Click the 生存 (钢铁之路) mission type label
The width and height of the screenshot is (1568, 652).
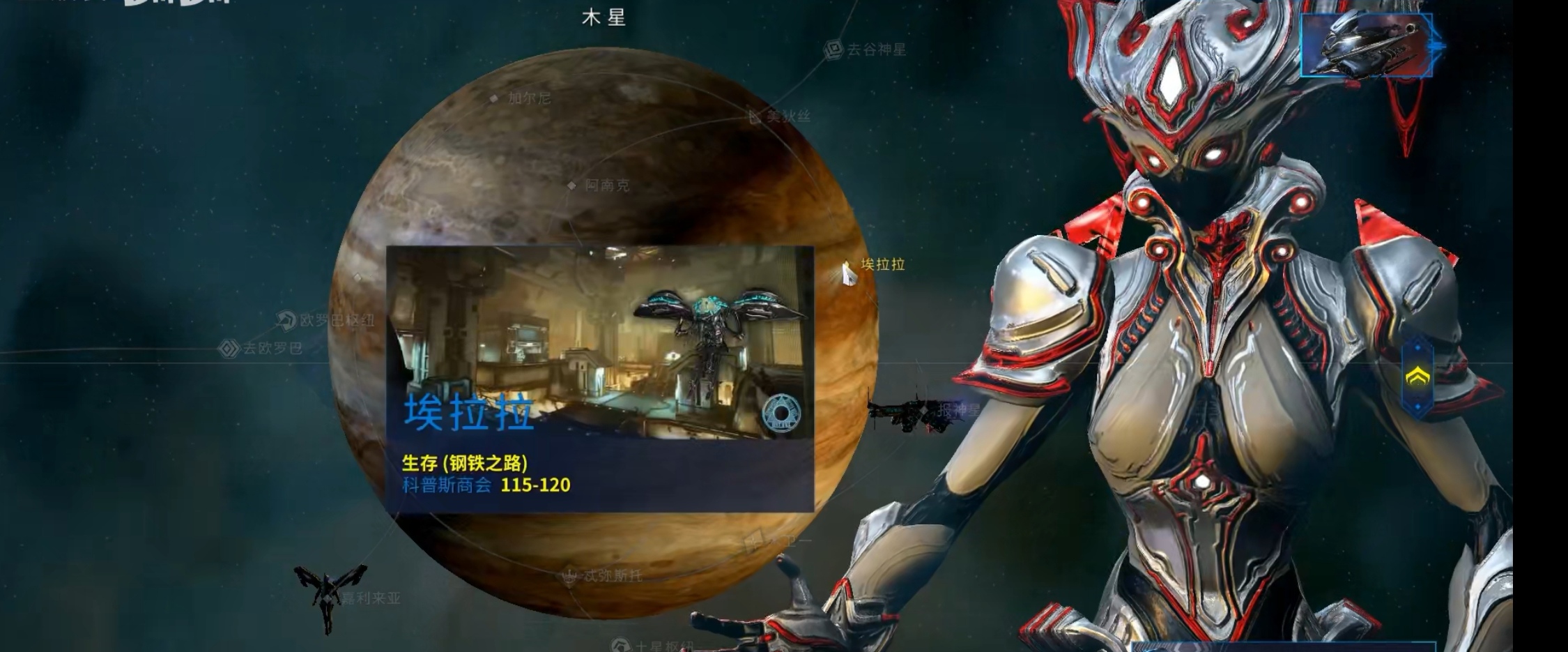point(466,462)
